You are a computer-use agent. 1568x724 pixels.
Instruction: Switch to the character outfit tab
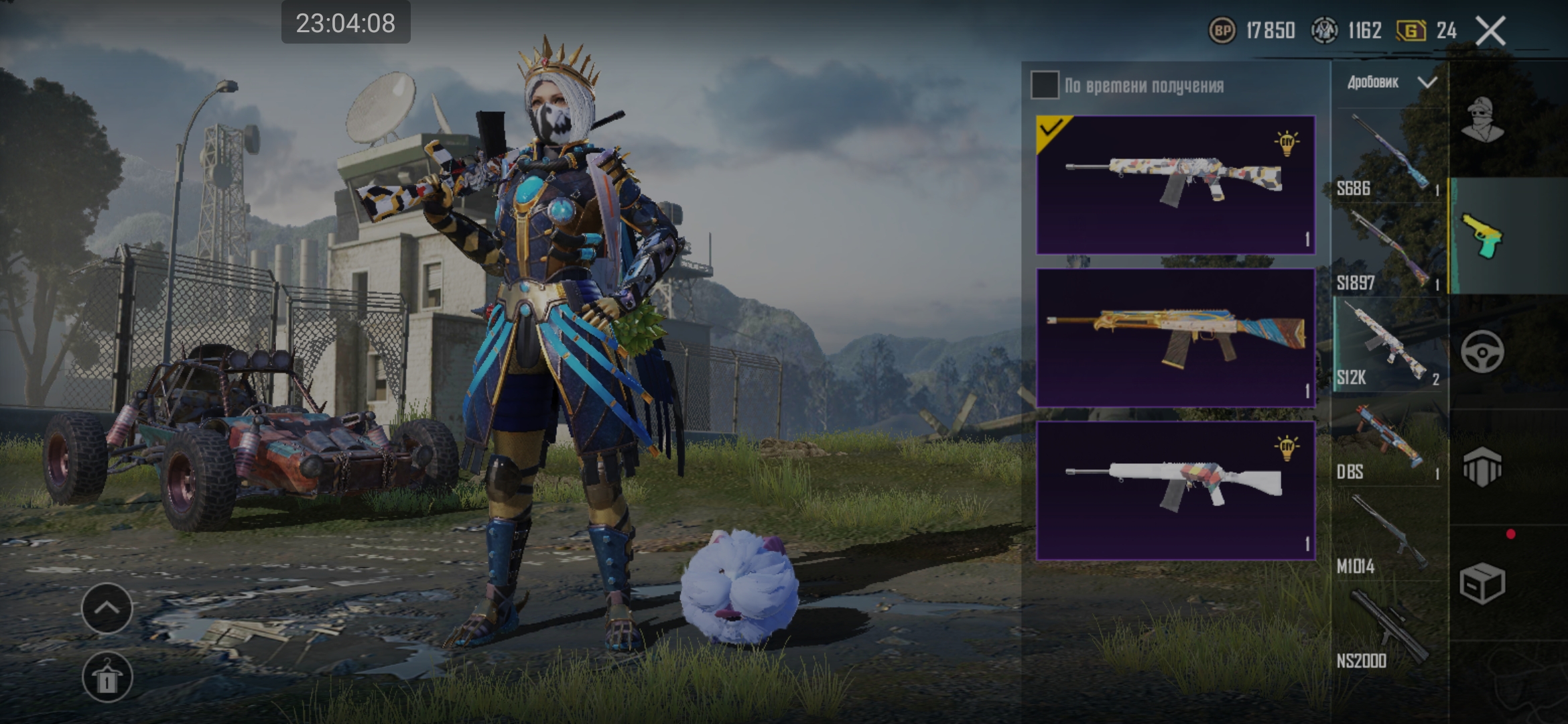[1482, 120]
